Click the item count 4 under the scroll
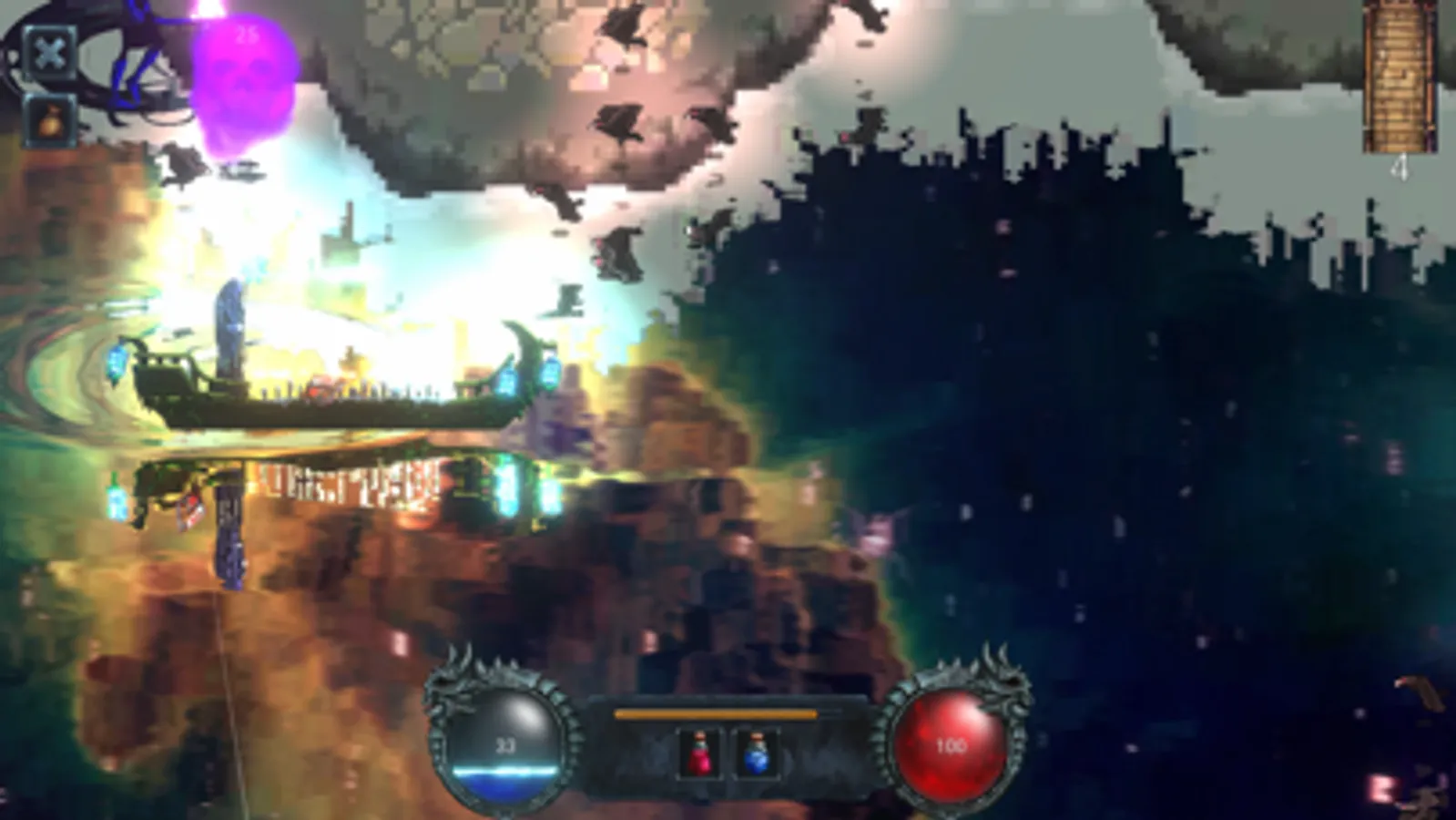 click(x=1400, y=167)
